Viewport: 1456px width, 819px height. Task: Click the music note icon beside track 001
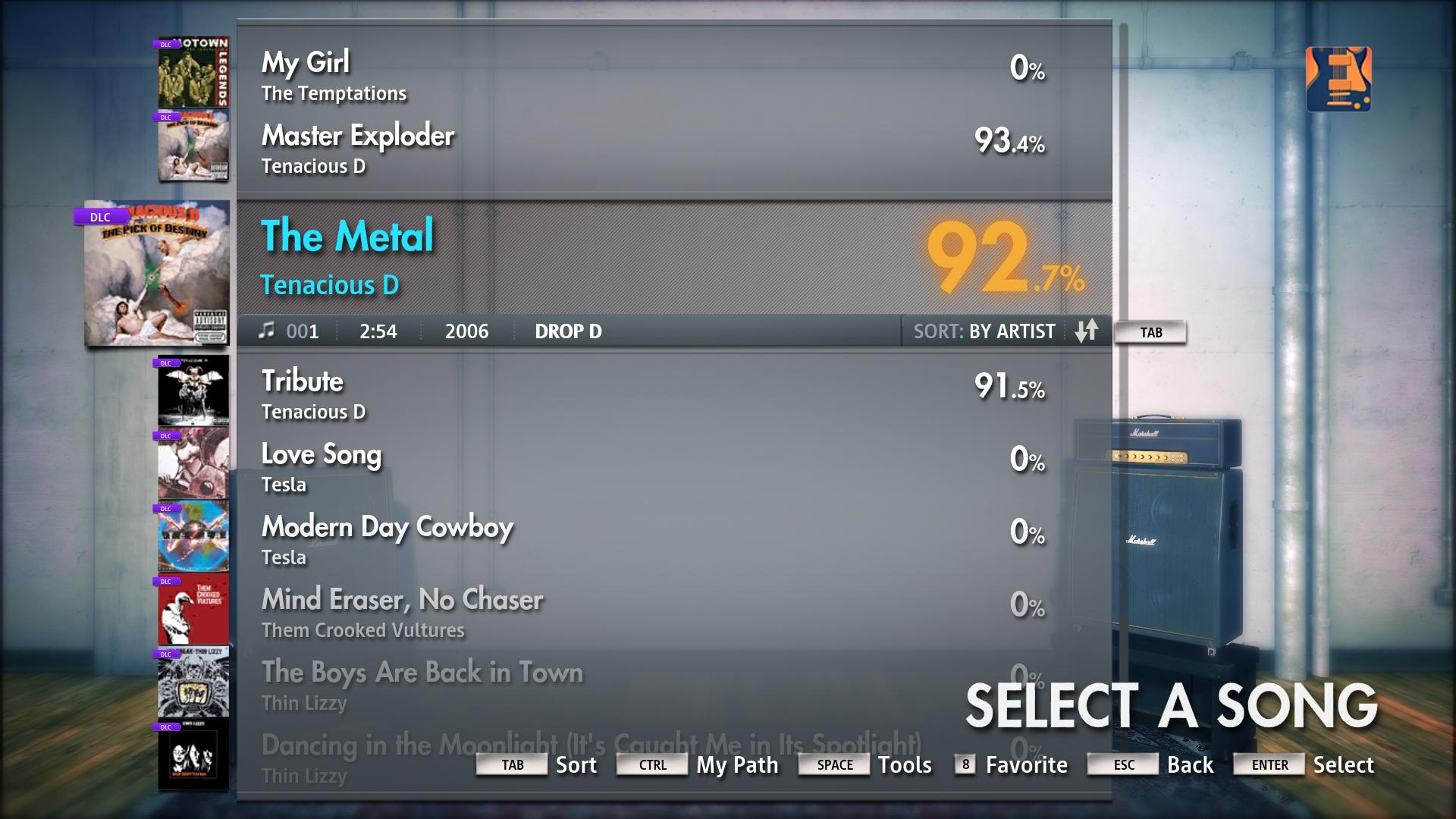tap(267, 331)
